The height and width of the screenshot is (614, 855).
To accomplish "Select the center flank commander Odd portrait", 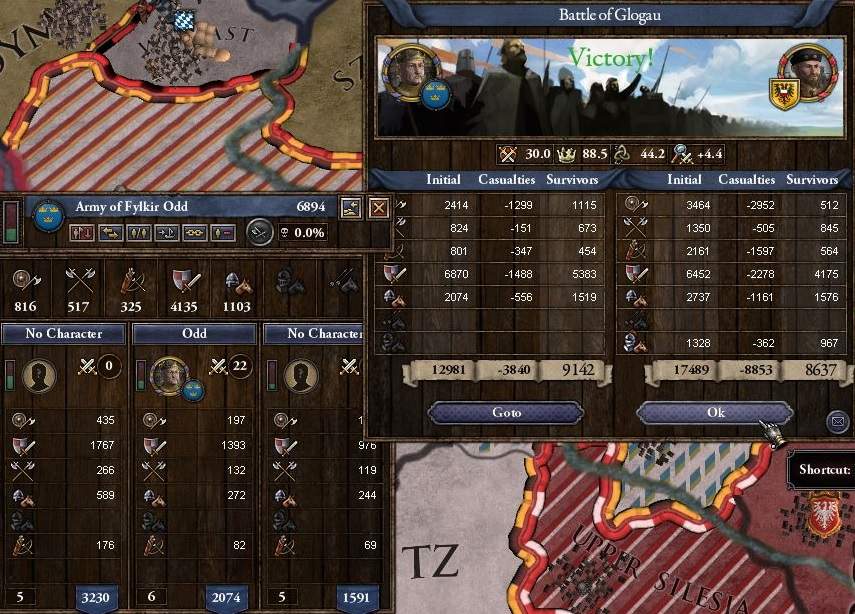I will tap(166, 376).
